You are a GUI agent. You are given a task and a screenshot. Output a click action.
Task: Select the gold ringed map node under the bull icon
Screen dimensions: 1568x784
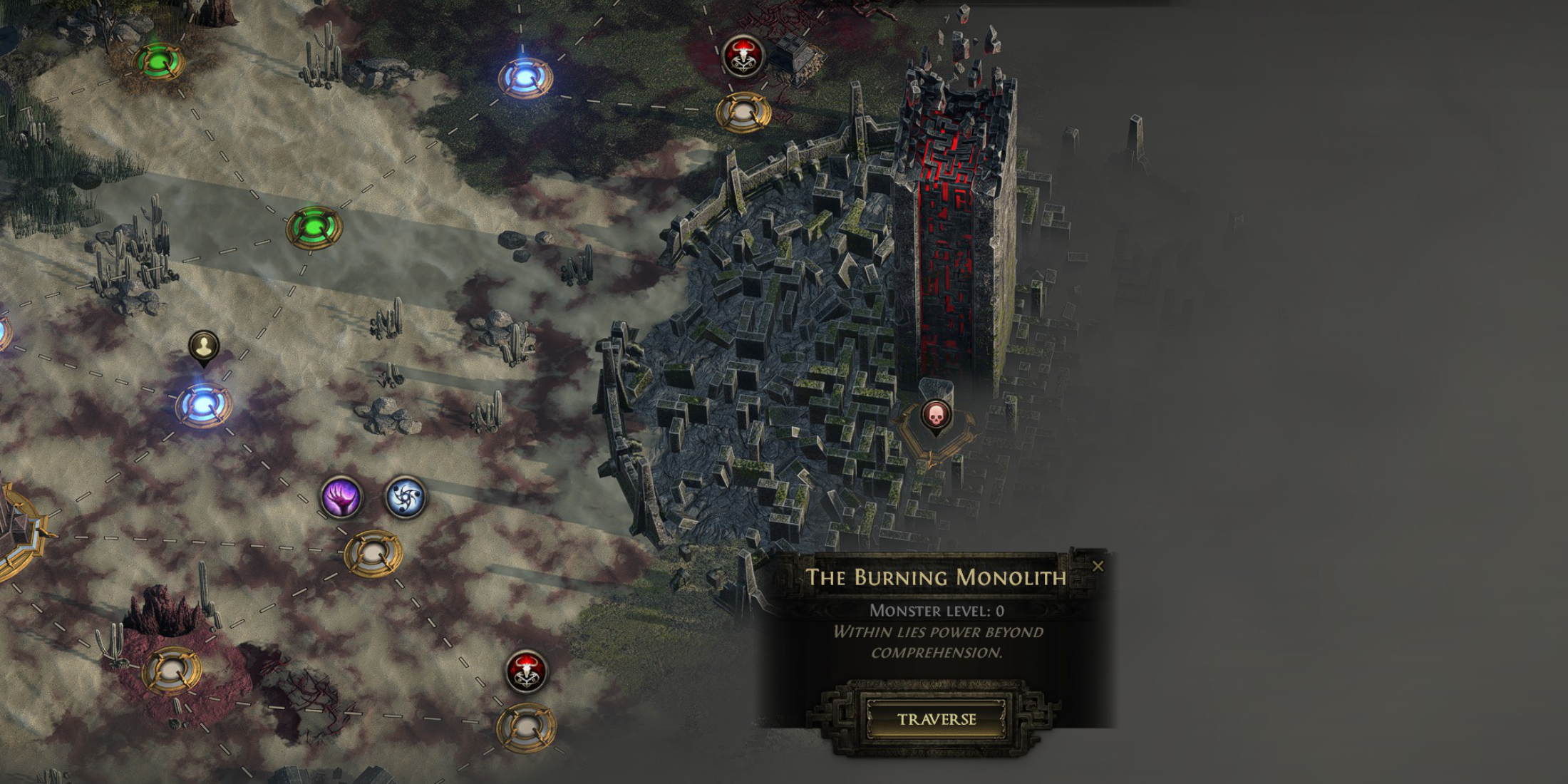(531, 726)
